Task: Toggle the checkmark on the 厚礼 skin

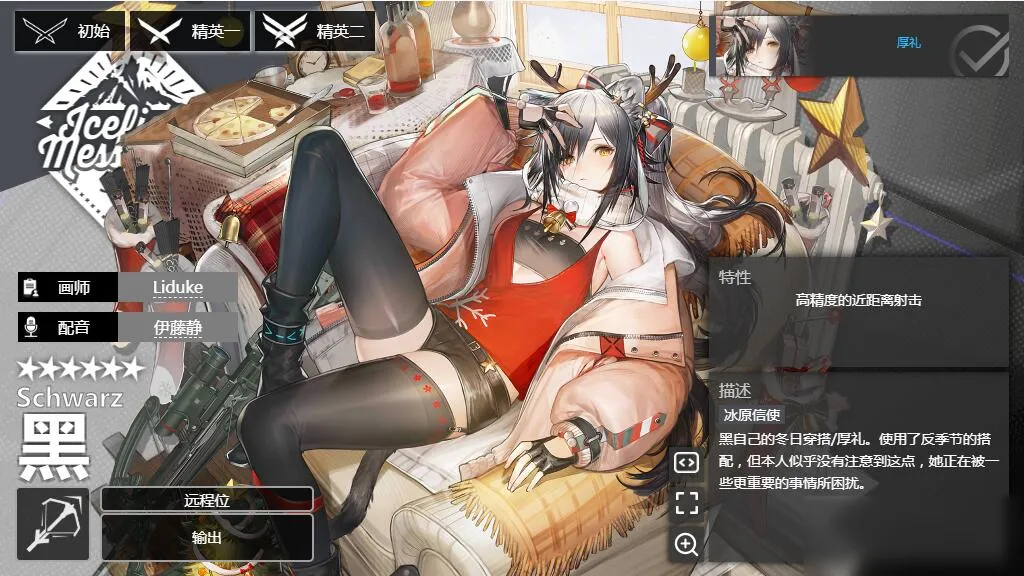Action: tap(979, 49)
